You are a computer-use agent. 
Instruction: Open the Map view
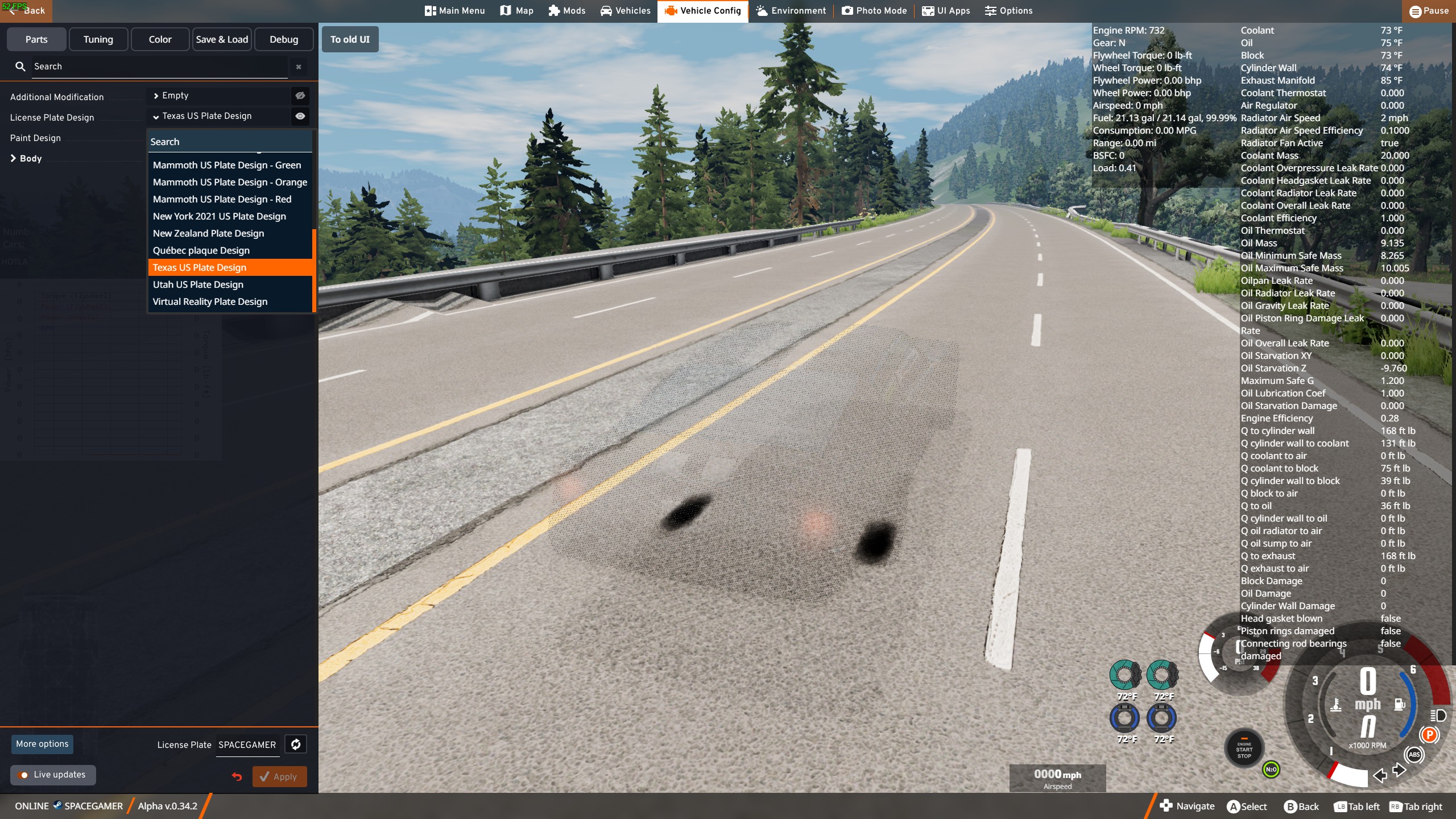pos(516,11)
